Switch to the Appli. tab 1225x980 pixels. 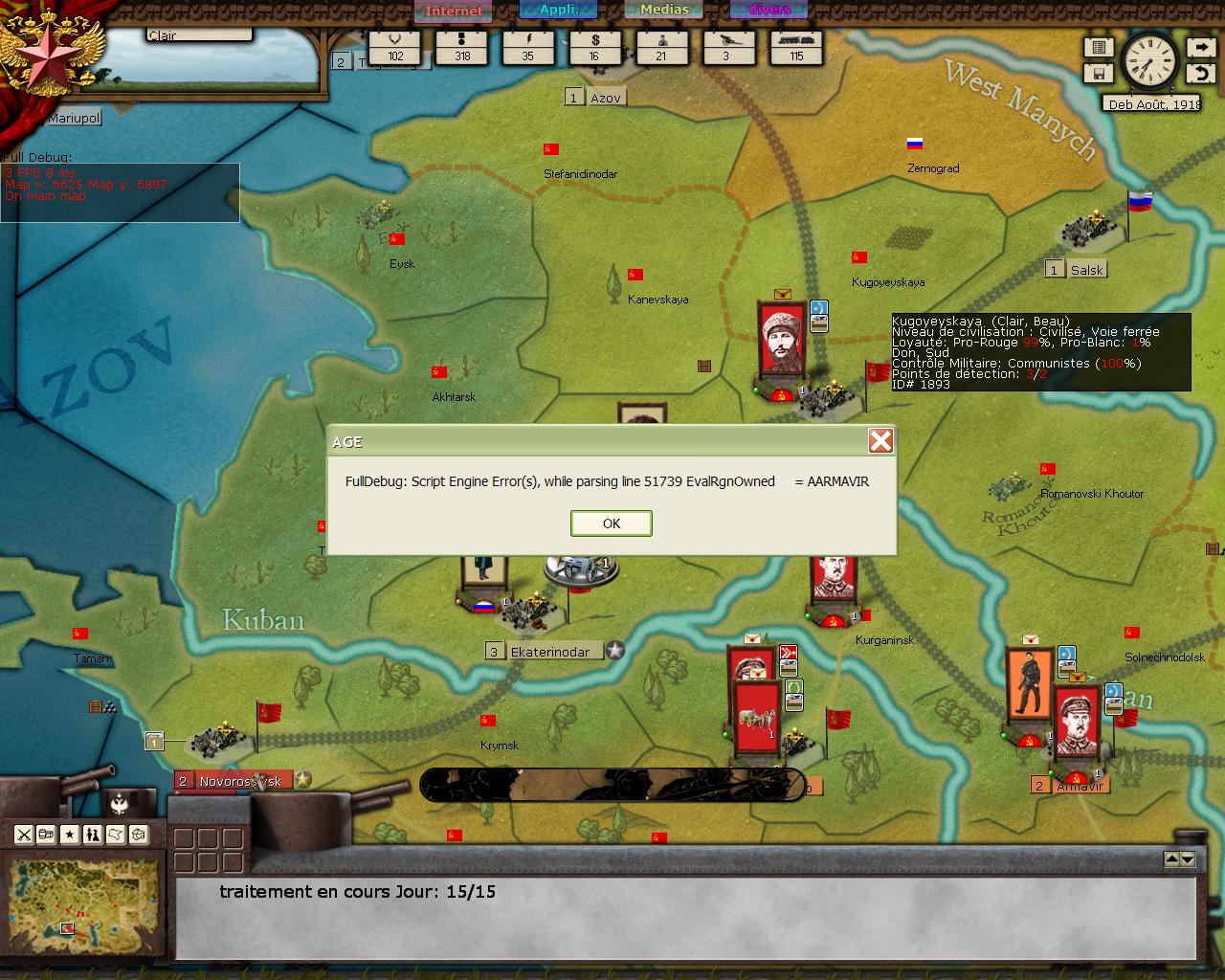[x=559, y=10]
